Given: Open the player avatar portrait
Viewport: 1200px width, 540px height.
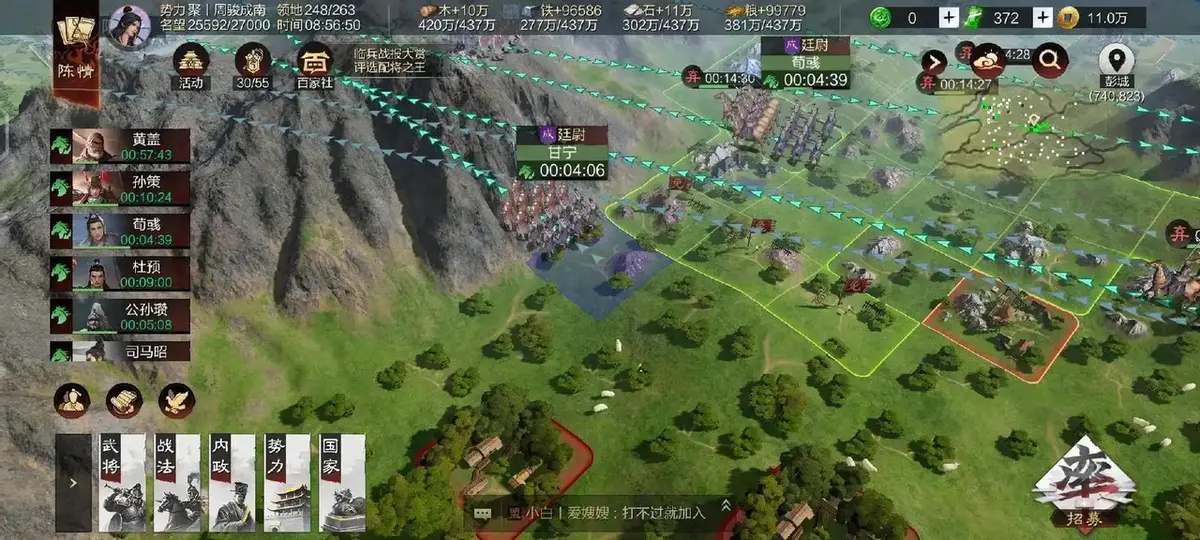Looking at the screenshot, I should (x=128, y=26).
